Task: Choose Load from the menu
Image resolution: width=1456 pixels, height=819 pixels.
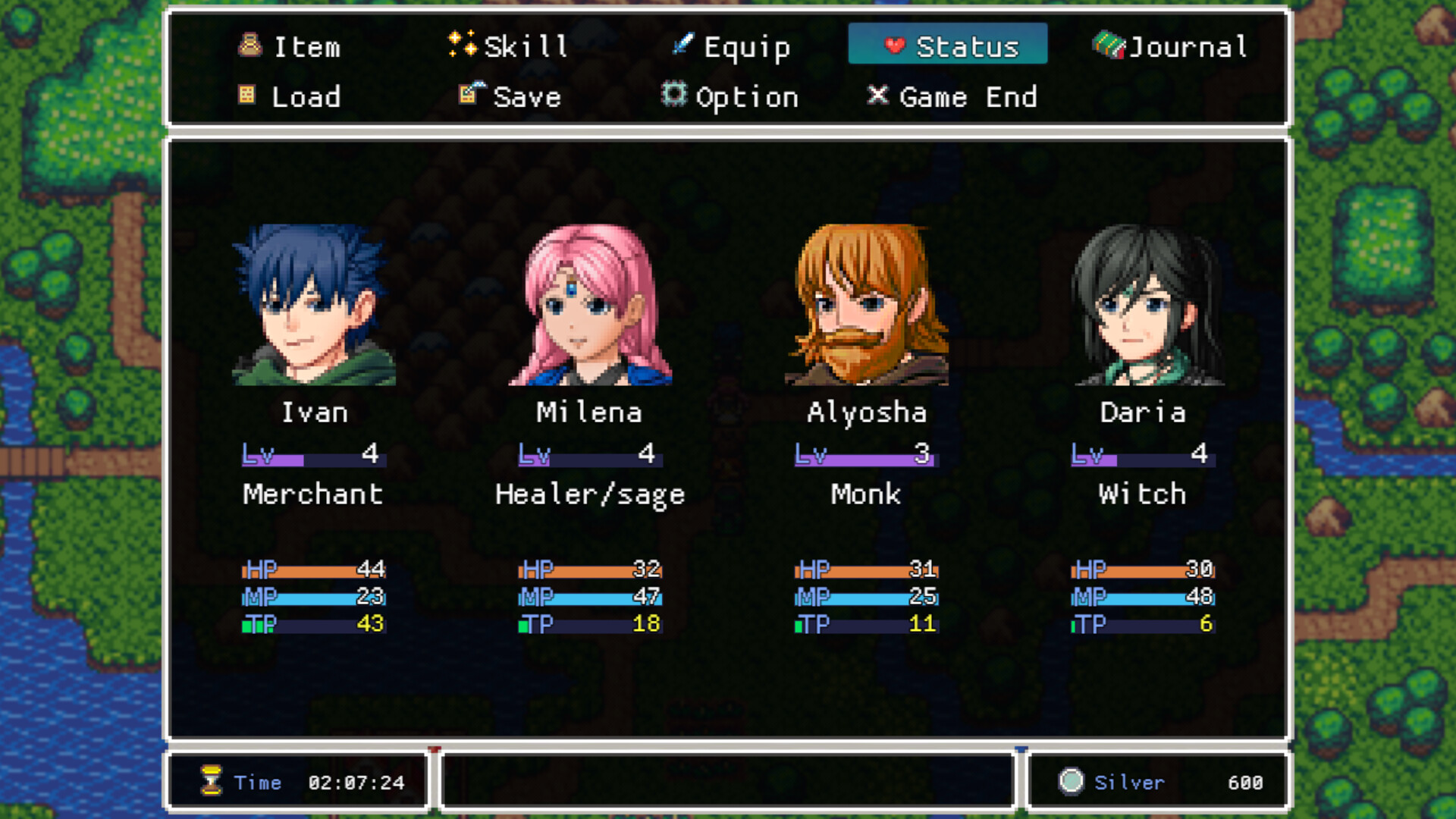Action: tap(290, 97)
